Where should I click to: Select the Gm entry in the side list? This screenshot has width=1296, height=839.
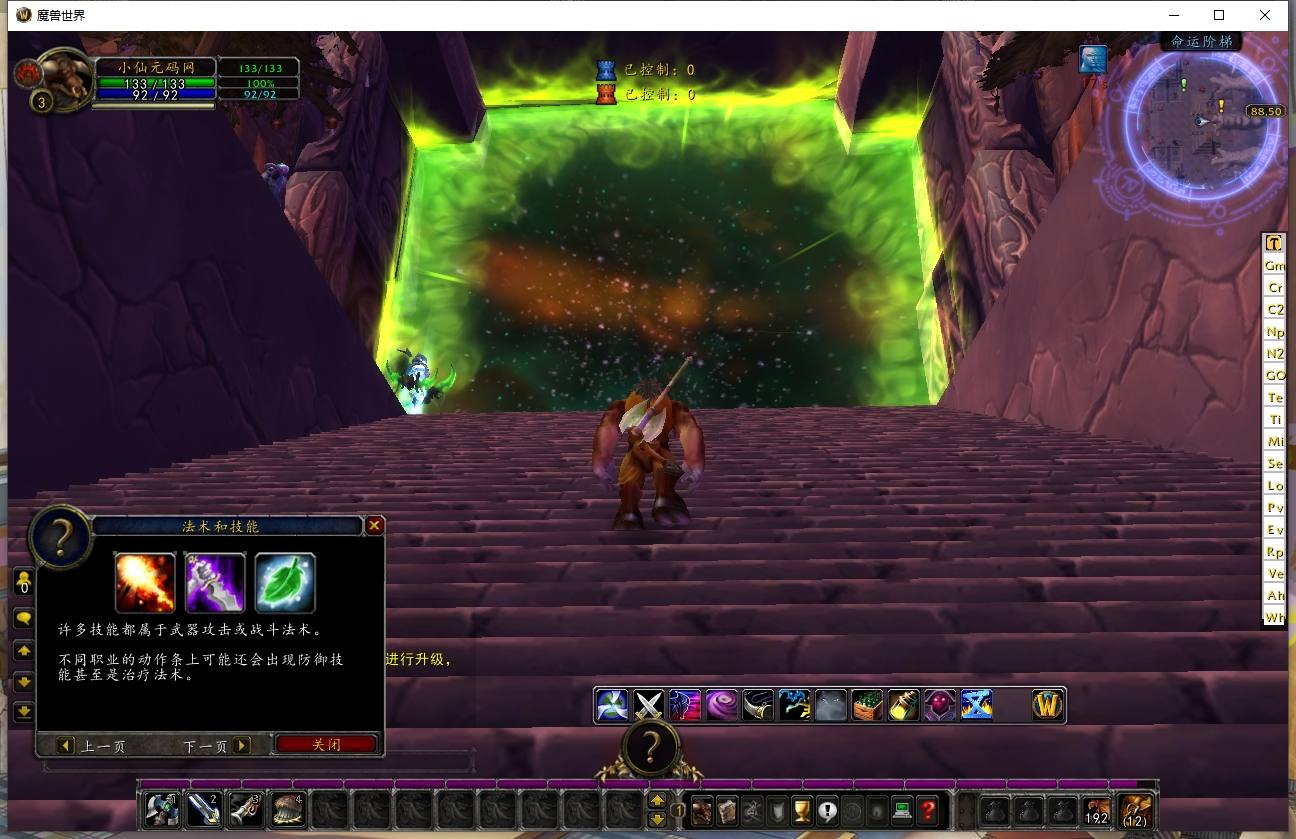click(x=1274, y=266)
